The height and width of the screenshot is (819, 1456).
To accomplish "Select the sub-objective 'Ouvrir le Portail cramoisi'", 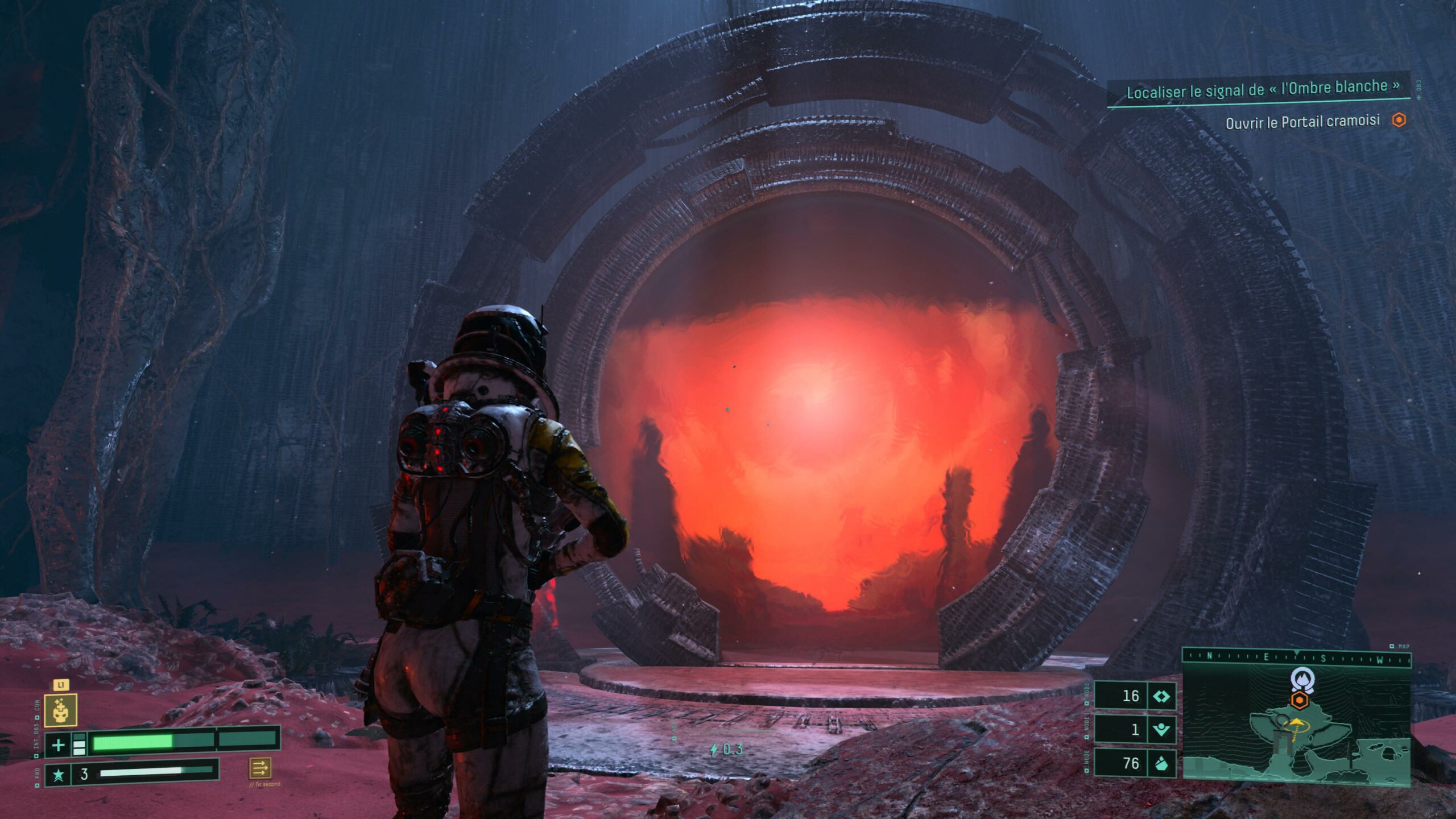I will click(1302, 121).
